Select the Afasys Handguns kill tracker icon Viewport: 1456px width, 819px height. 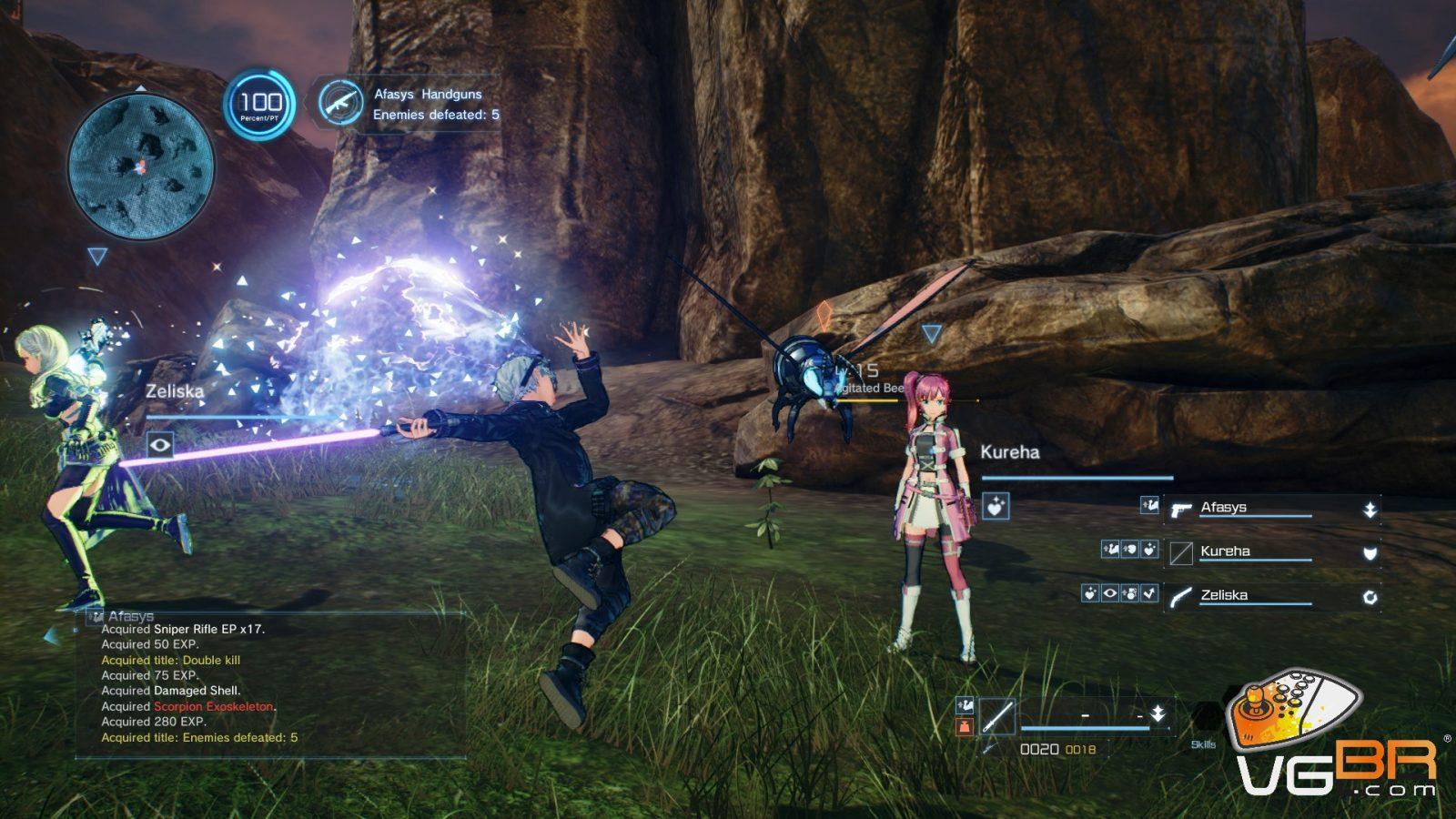coord(341,103)
